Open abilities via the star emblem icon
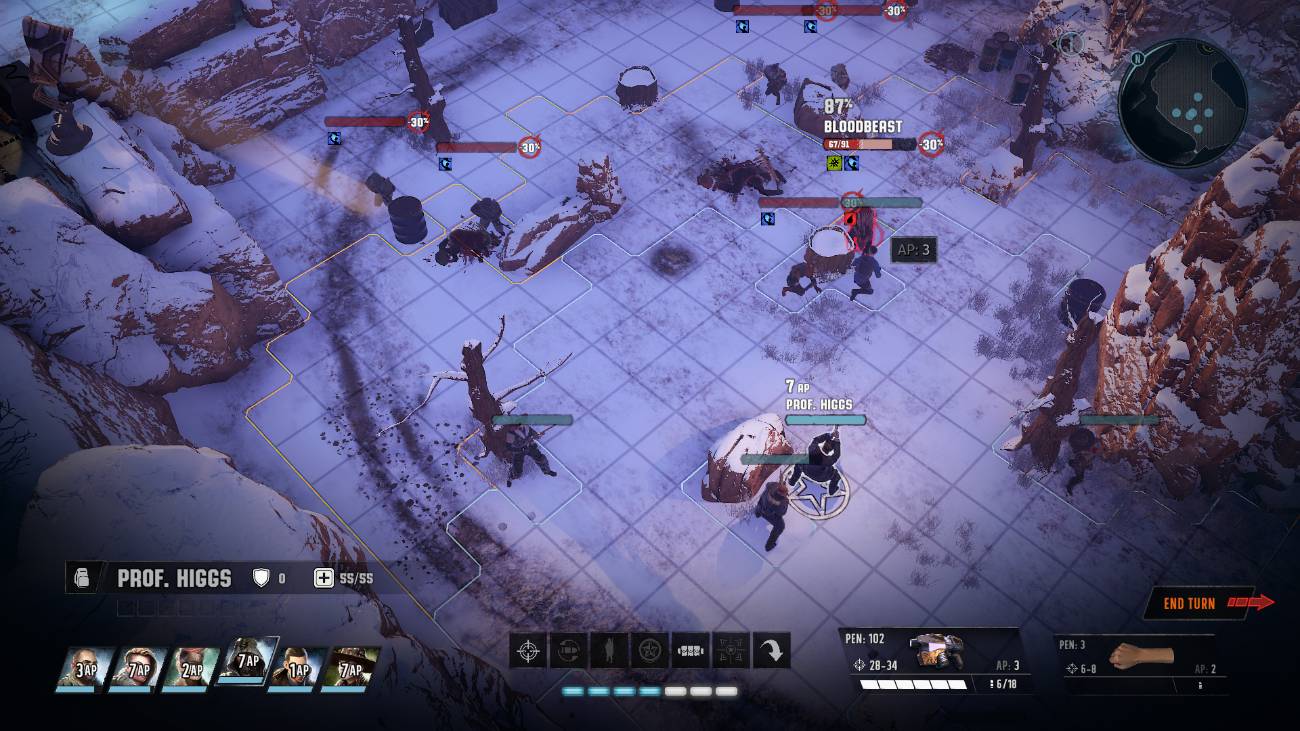The width and height of the screenshot is (1300, 731). tap(649, 652)
